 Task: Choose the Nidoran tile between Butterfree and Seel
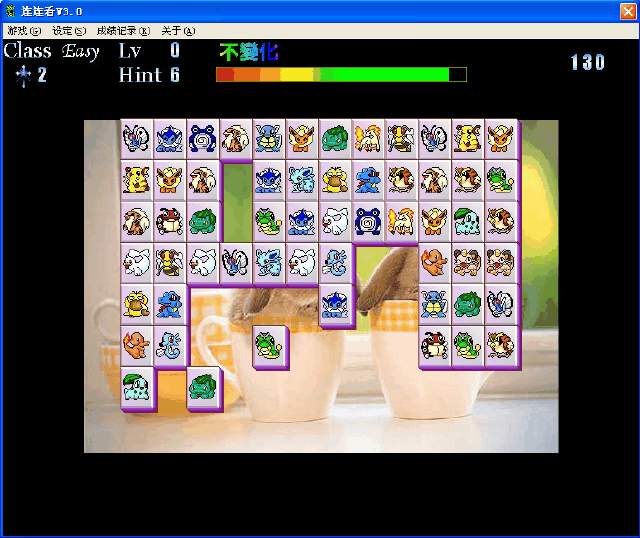point(269,262)
